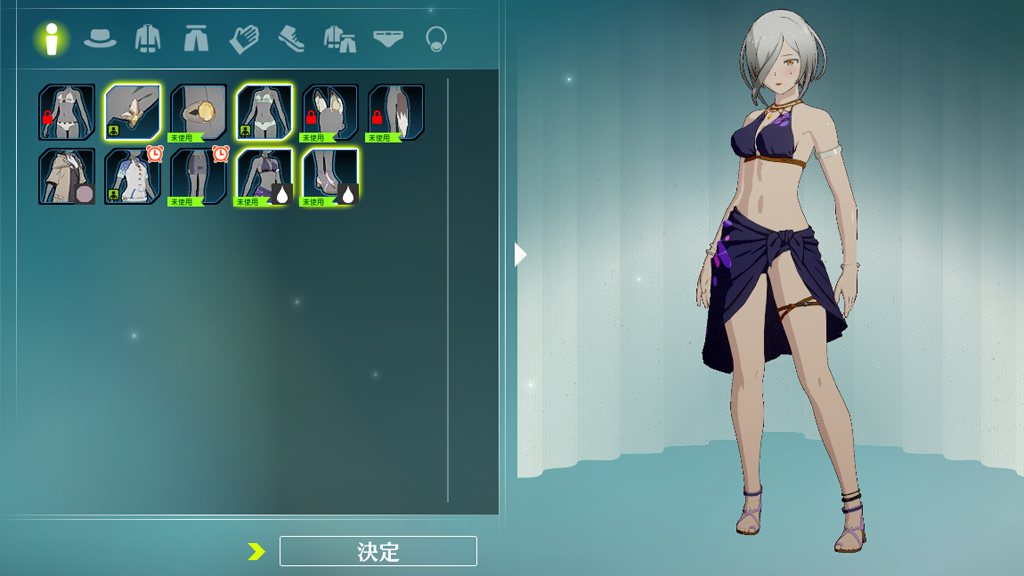This screenshot has height=576, width=1024.
Task: Select the locked white bikini item
Action: click(67, 112)
